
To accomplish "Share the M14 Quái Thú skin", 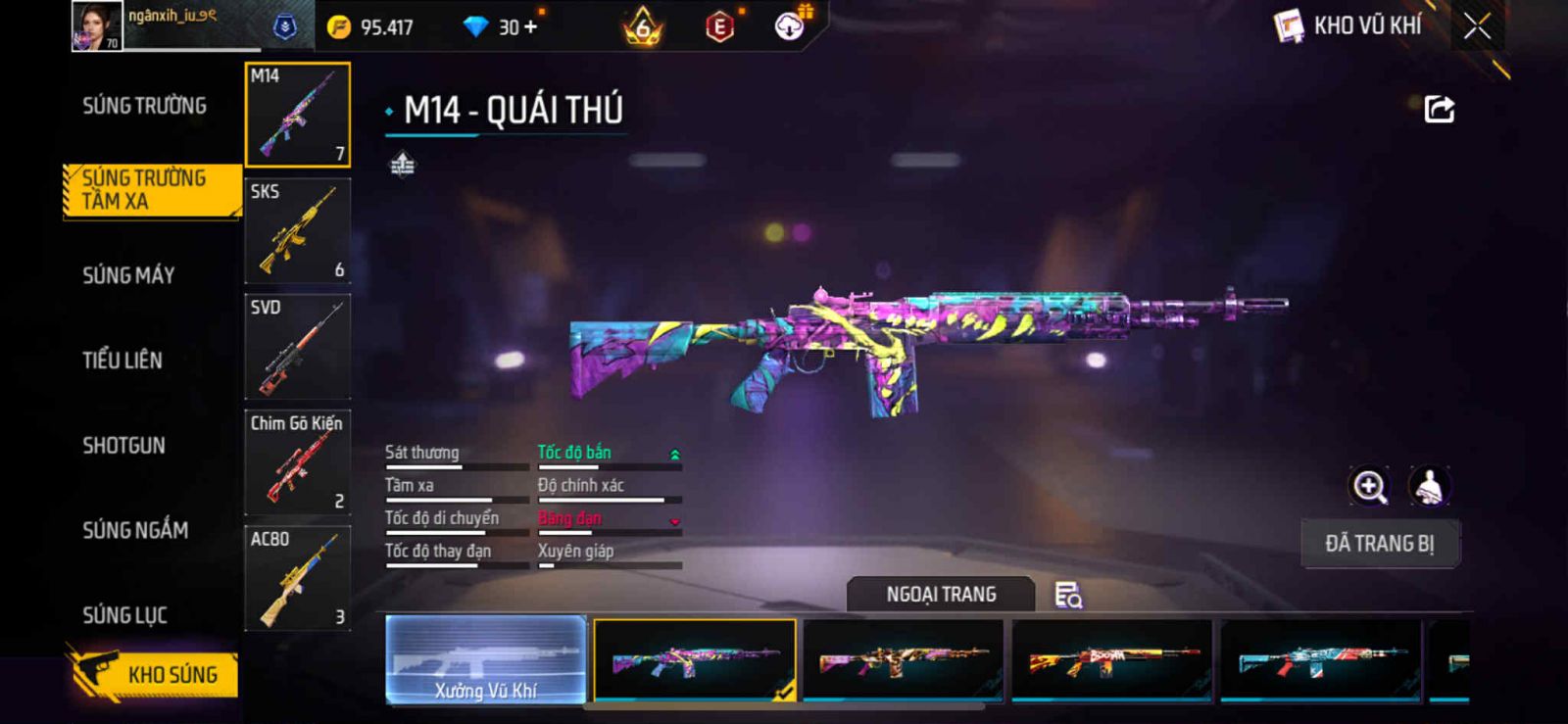I will point(1439,109).
